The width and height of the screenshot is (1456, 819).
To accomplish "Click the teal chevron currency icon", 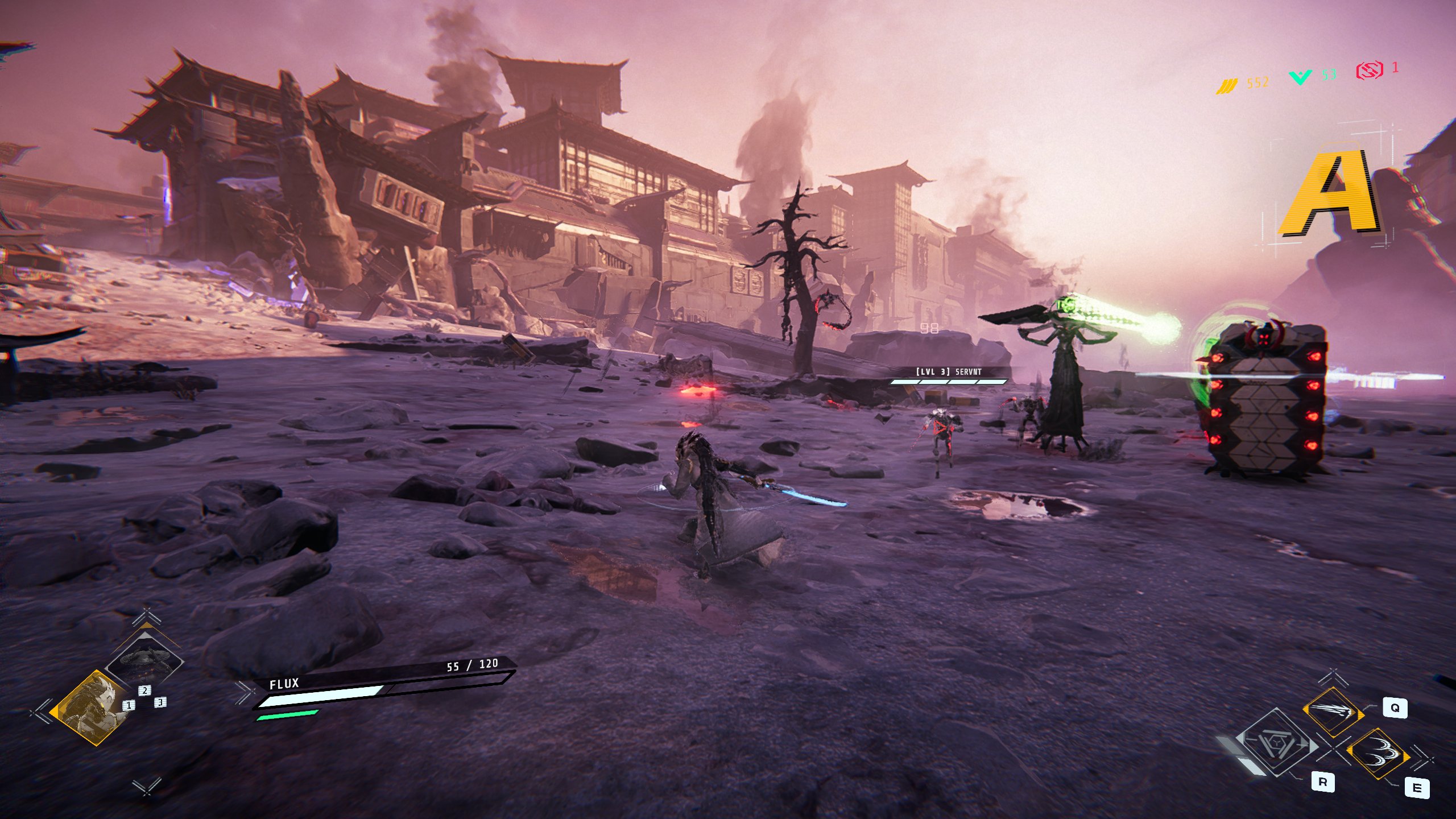I will click(1300, 77).
